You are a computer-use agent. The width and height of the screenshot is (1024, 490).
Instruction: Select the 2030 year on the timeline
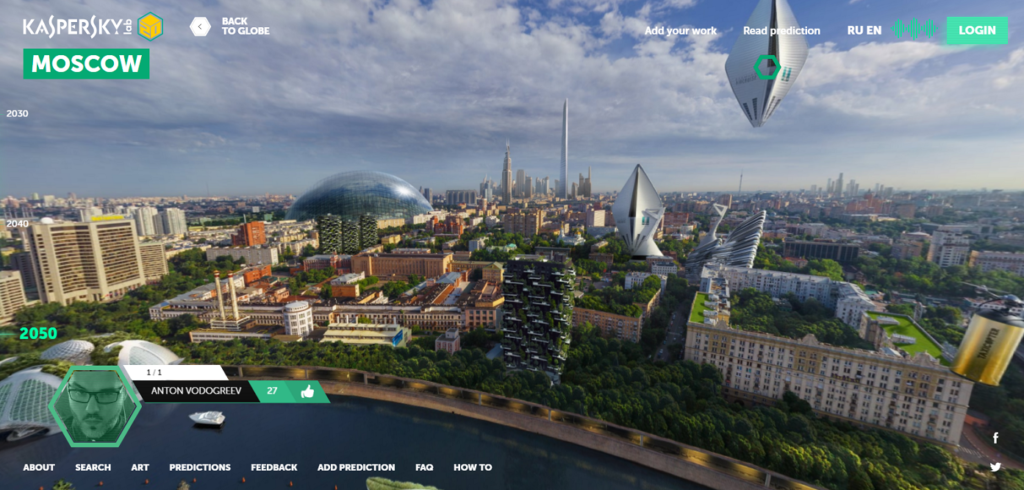[x=17, y=114]
